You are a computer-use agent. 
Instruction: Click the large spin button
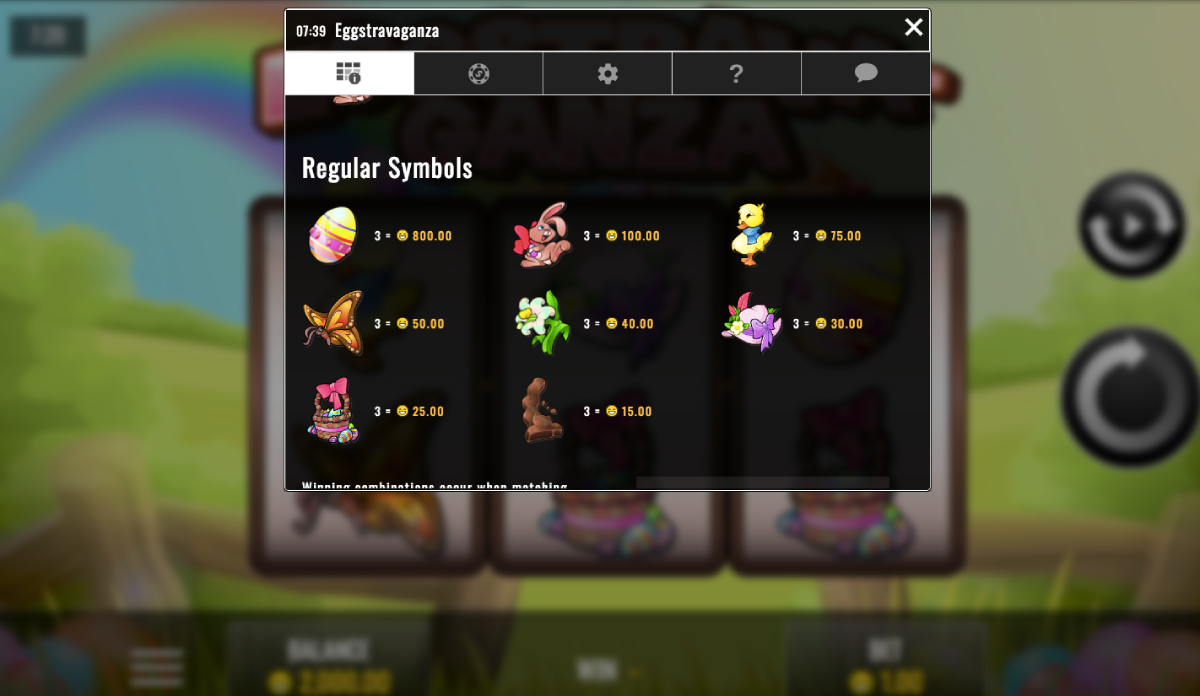pyautogui.click(x=1130, y=397)
